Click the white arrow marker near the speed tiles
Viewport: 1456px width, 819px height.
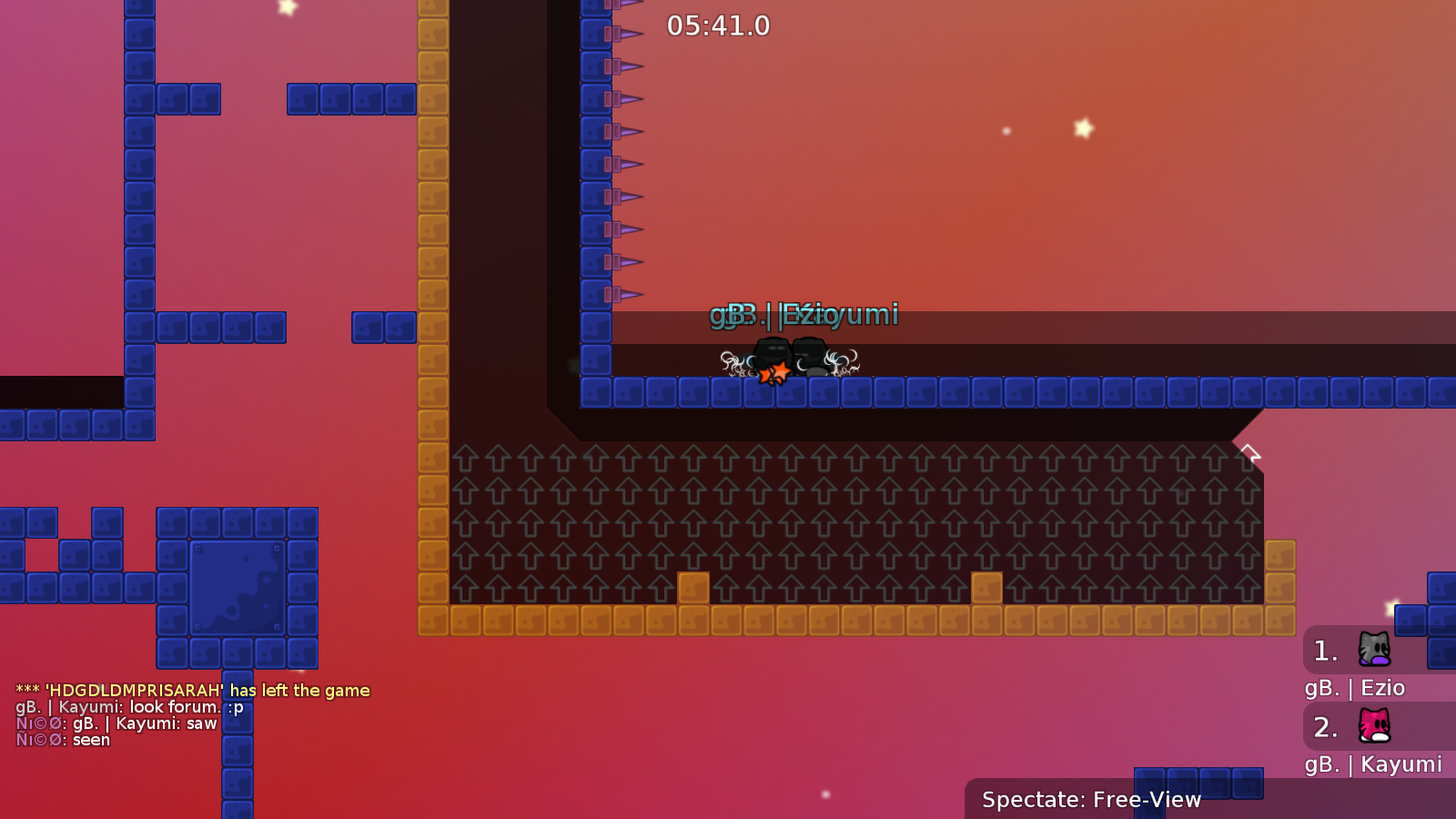coord(1250,450)
